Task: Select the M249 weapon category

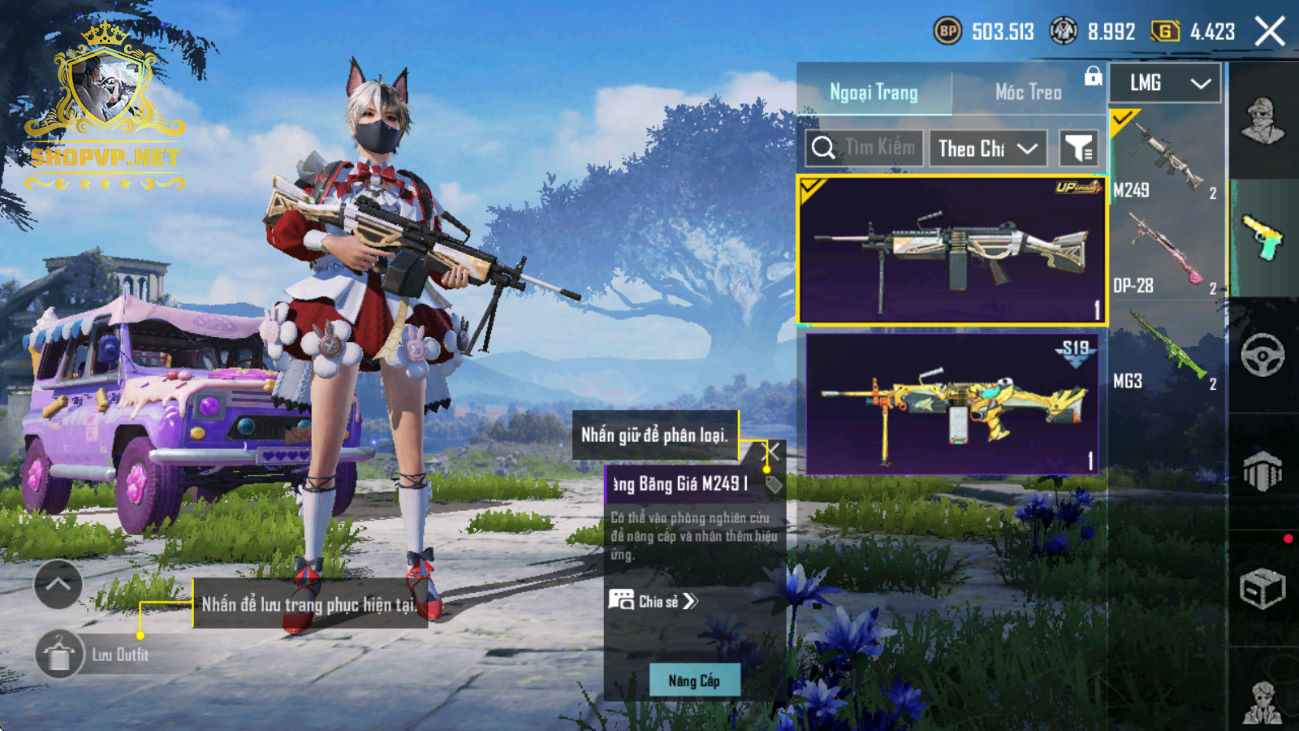Action: (x=1166, y=158)
